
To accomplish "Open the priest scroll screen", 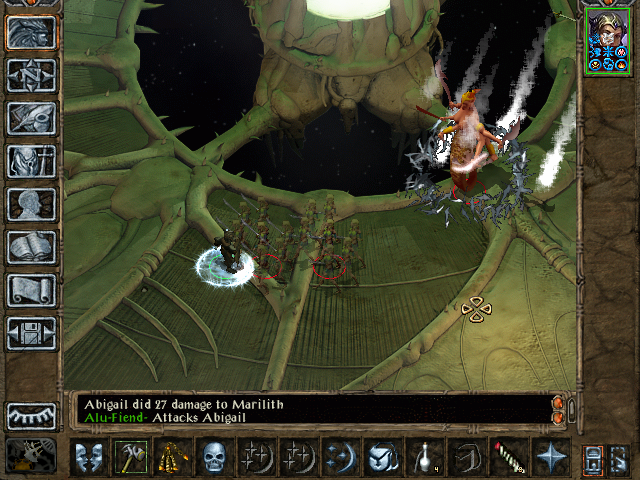I will (x=32, y=291).
